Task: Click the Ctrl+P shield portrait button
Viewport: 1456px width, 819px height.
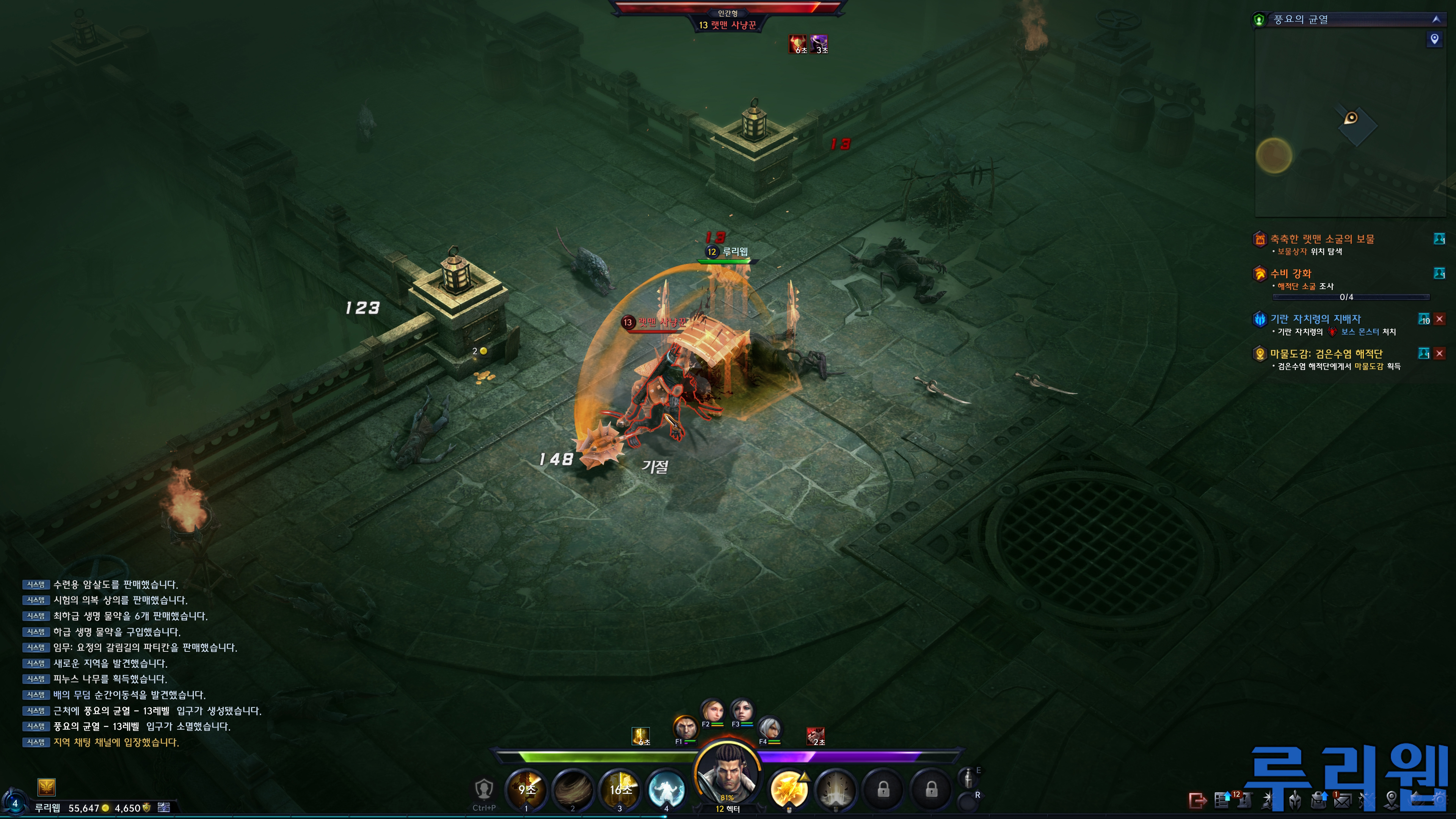Action: click(x=484, y=789)
